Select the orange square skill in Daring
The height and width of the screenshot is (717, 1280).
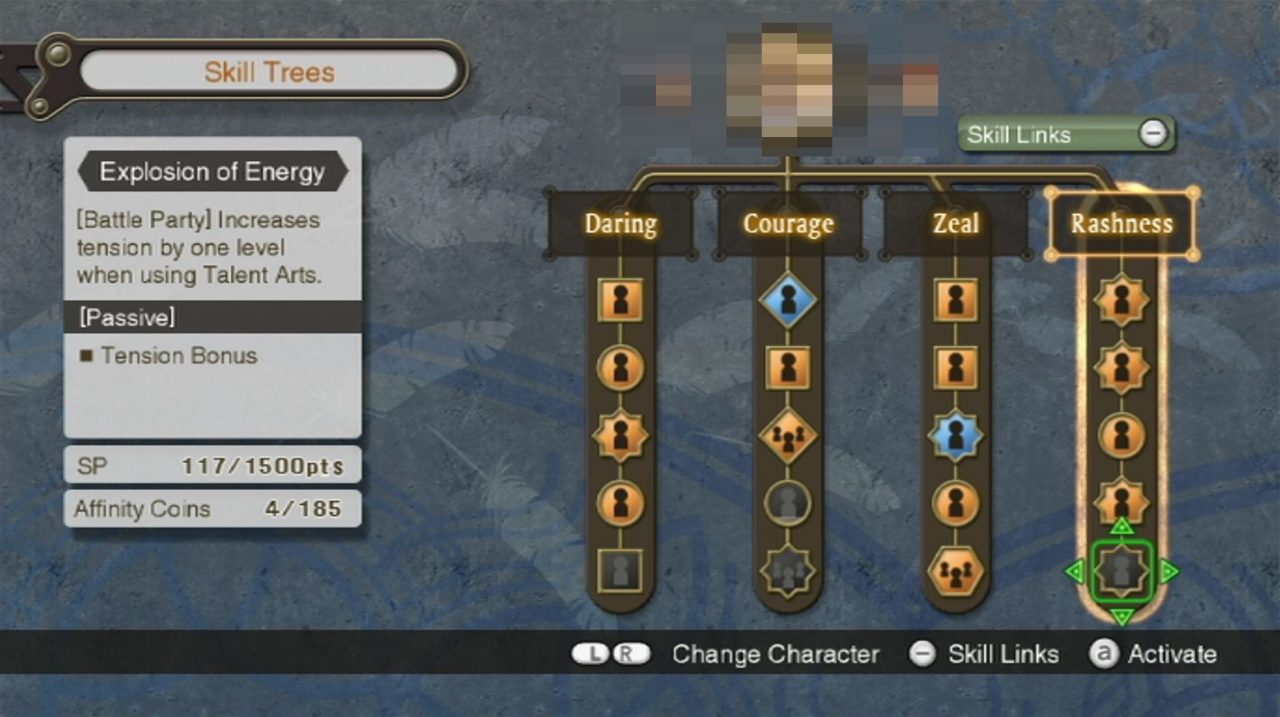(x=620, y=300)
